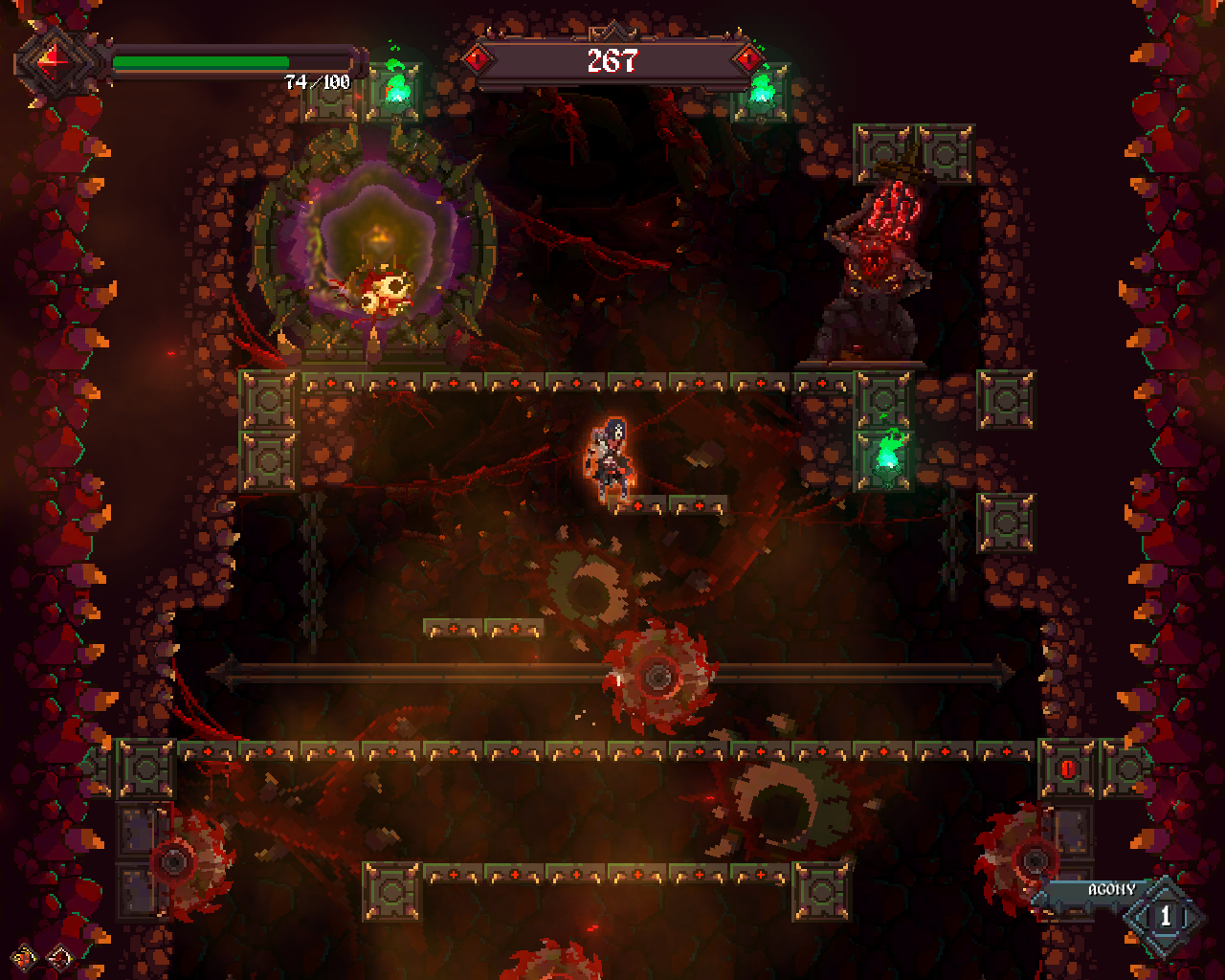Click the Agony level badge

[1165, 916]
